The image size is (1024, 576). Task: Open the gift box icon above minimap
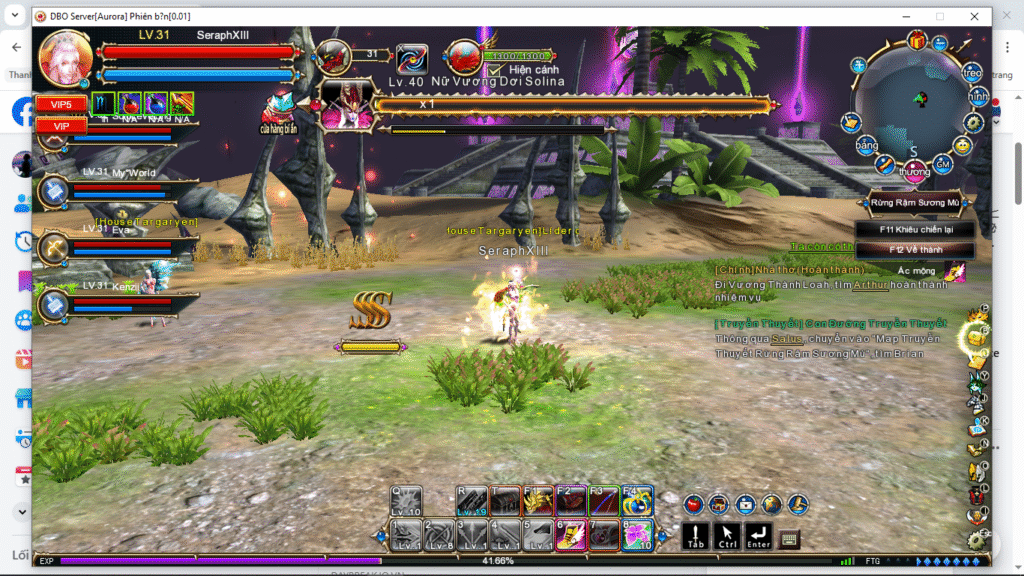click(917, 40)
